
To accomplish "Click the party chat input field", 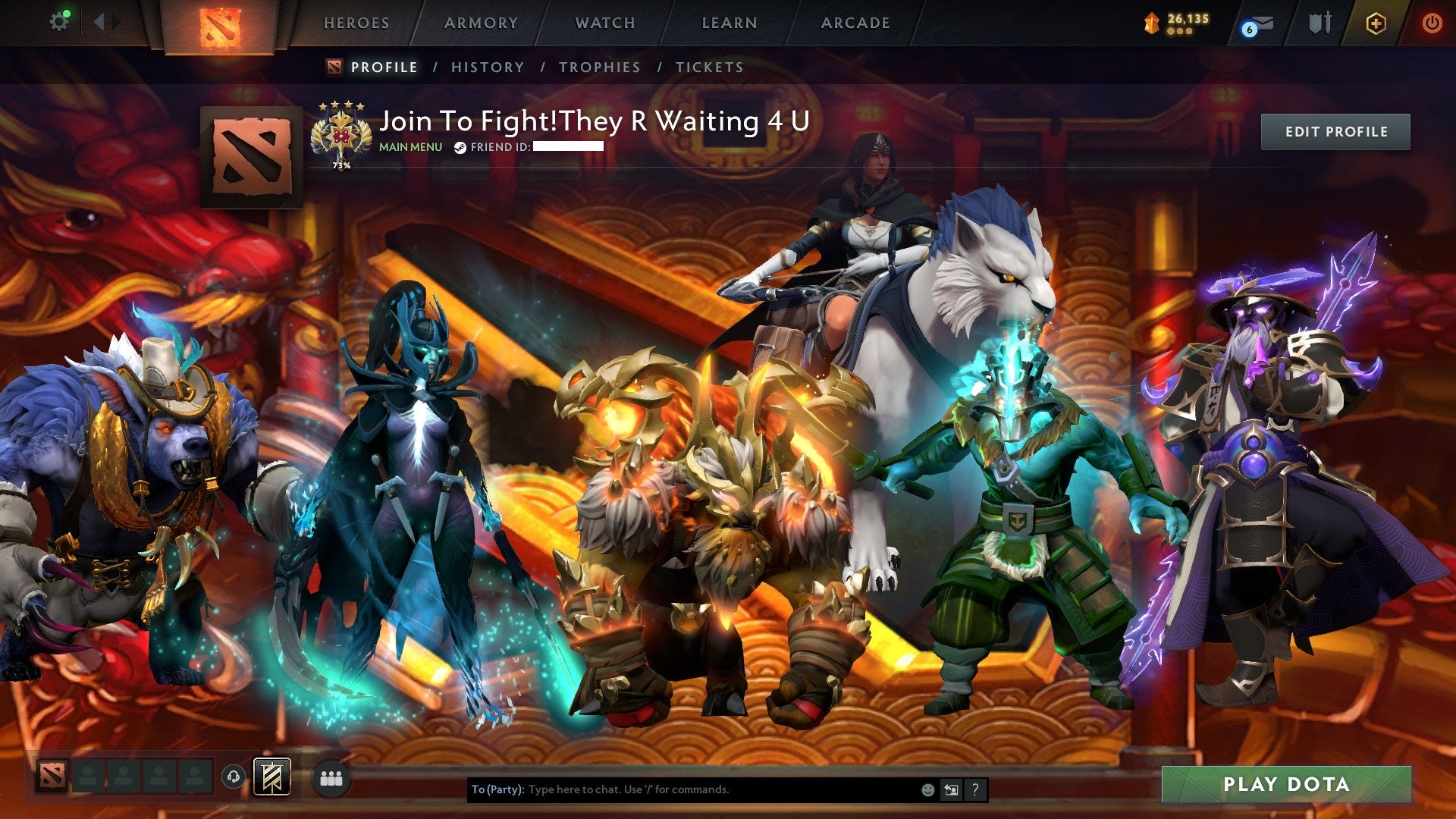I will click(x=682, y=789).
